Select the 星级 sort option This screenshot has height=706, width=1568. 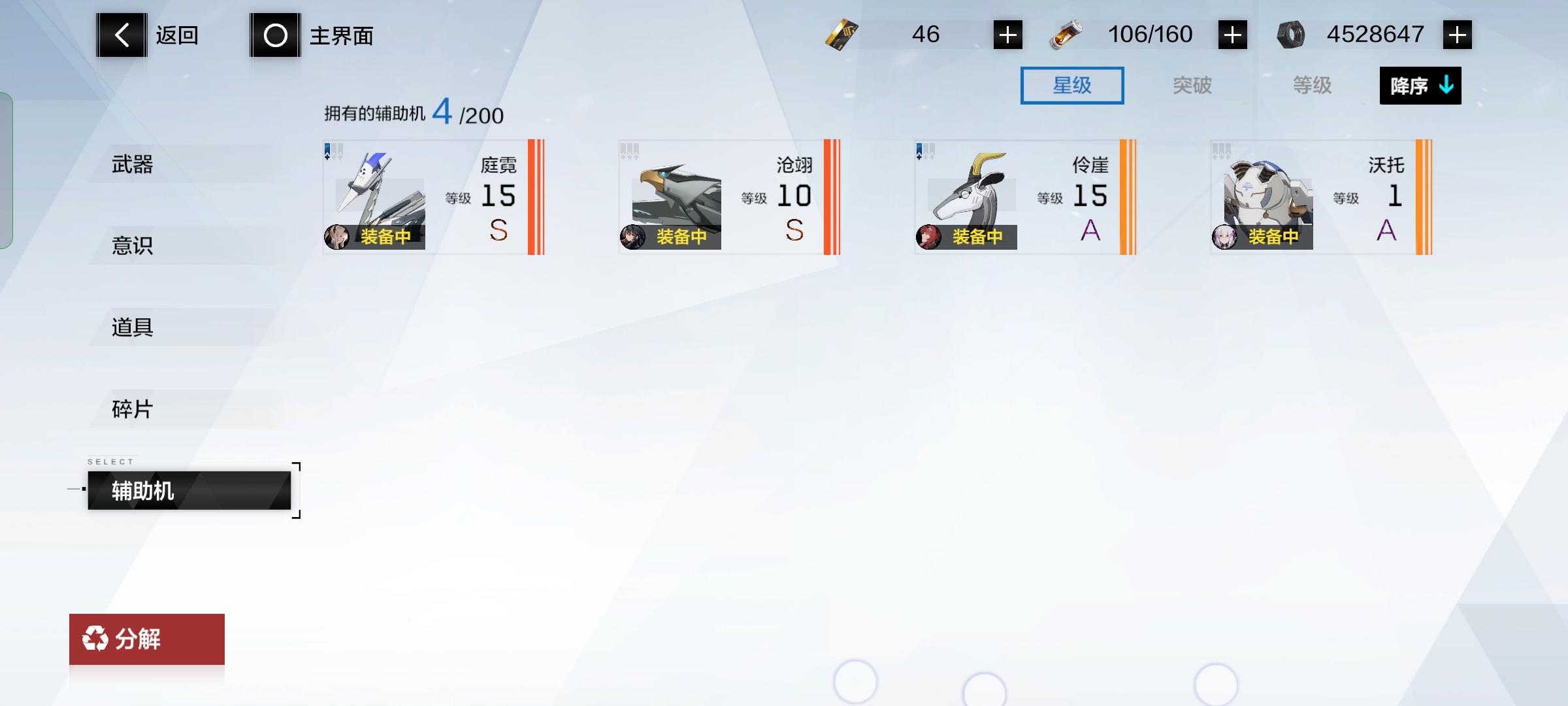click(x=1072, y=85)
